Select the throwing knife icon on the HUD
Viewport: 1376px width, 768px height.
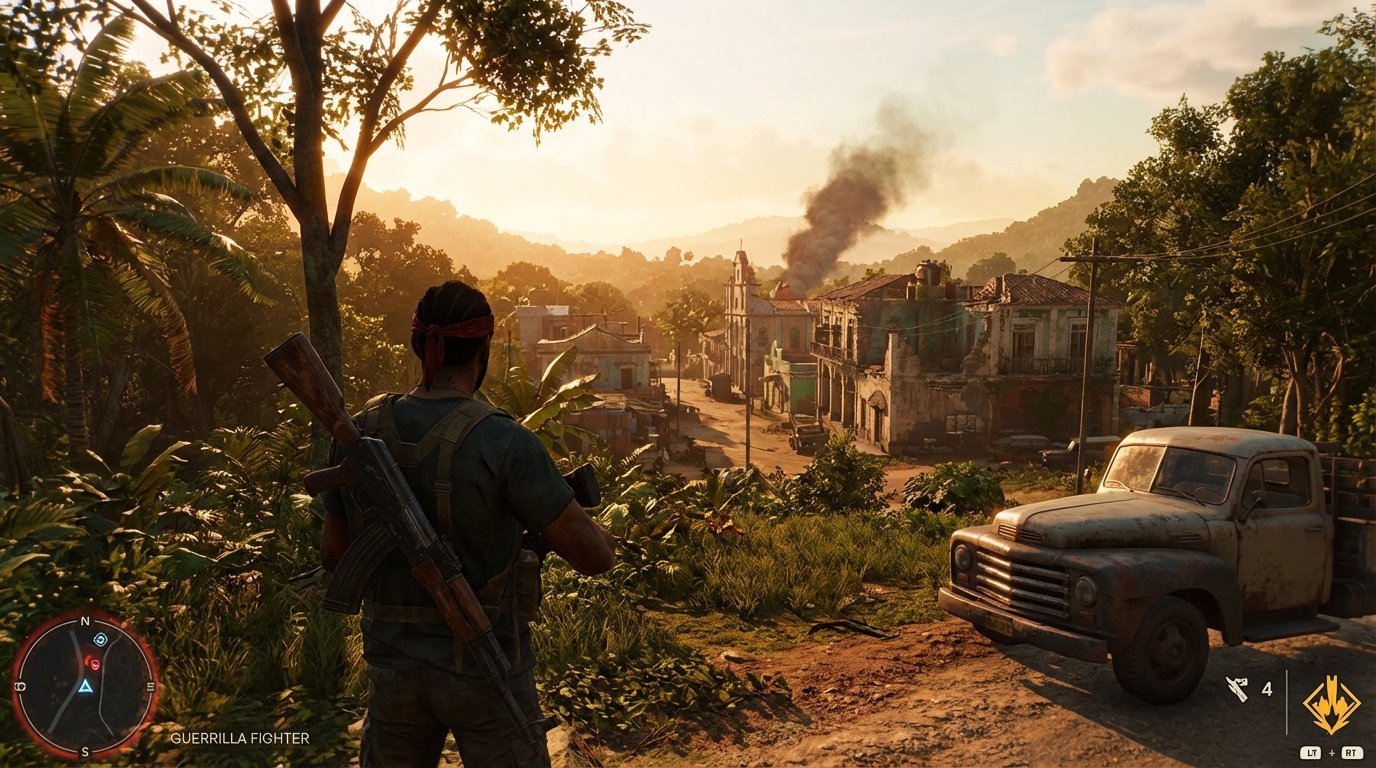click(1237, 688)
